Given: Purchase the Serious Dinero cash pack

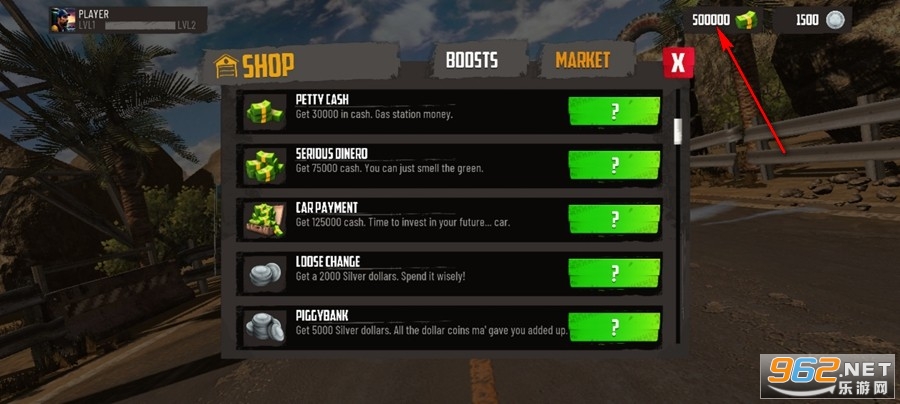Looking at the screenshot, I should click(614, 165).
